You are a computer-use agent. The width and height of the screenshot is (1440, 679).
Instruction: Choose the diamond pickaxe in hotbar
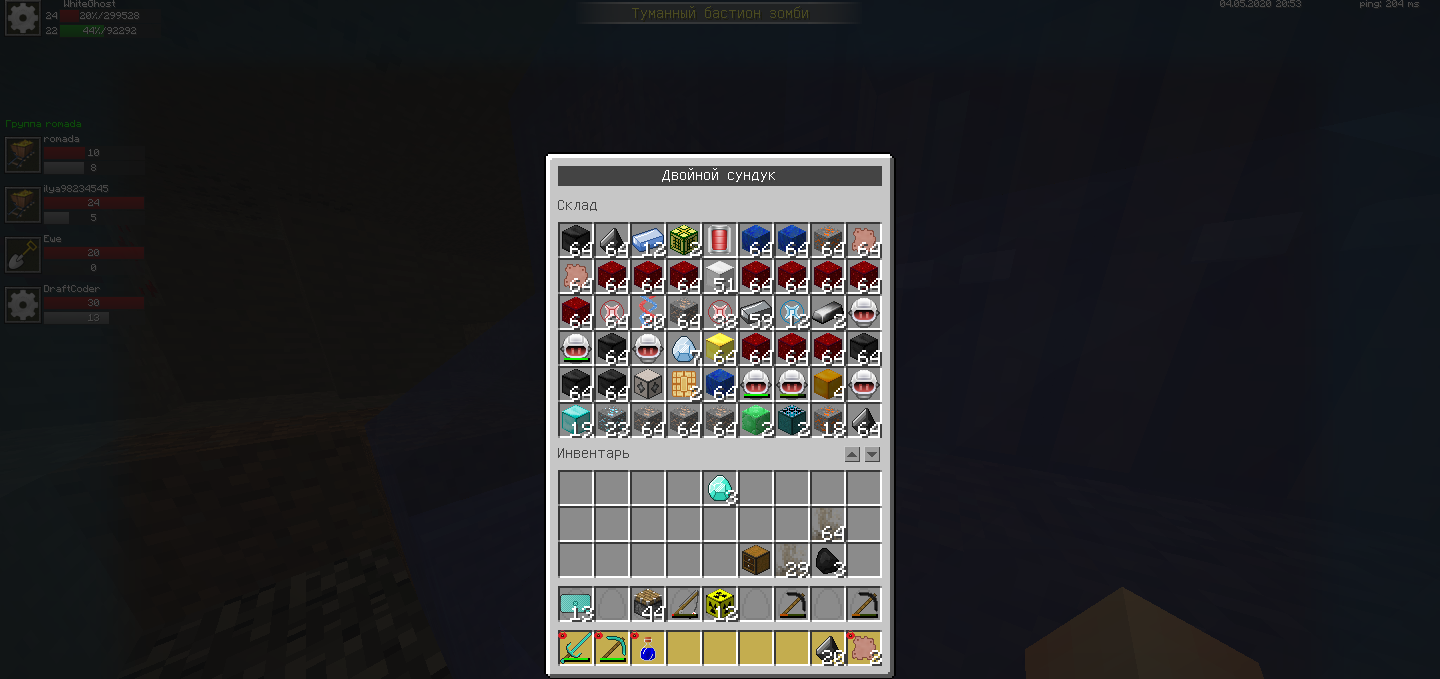coord(612,648)
